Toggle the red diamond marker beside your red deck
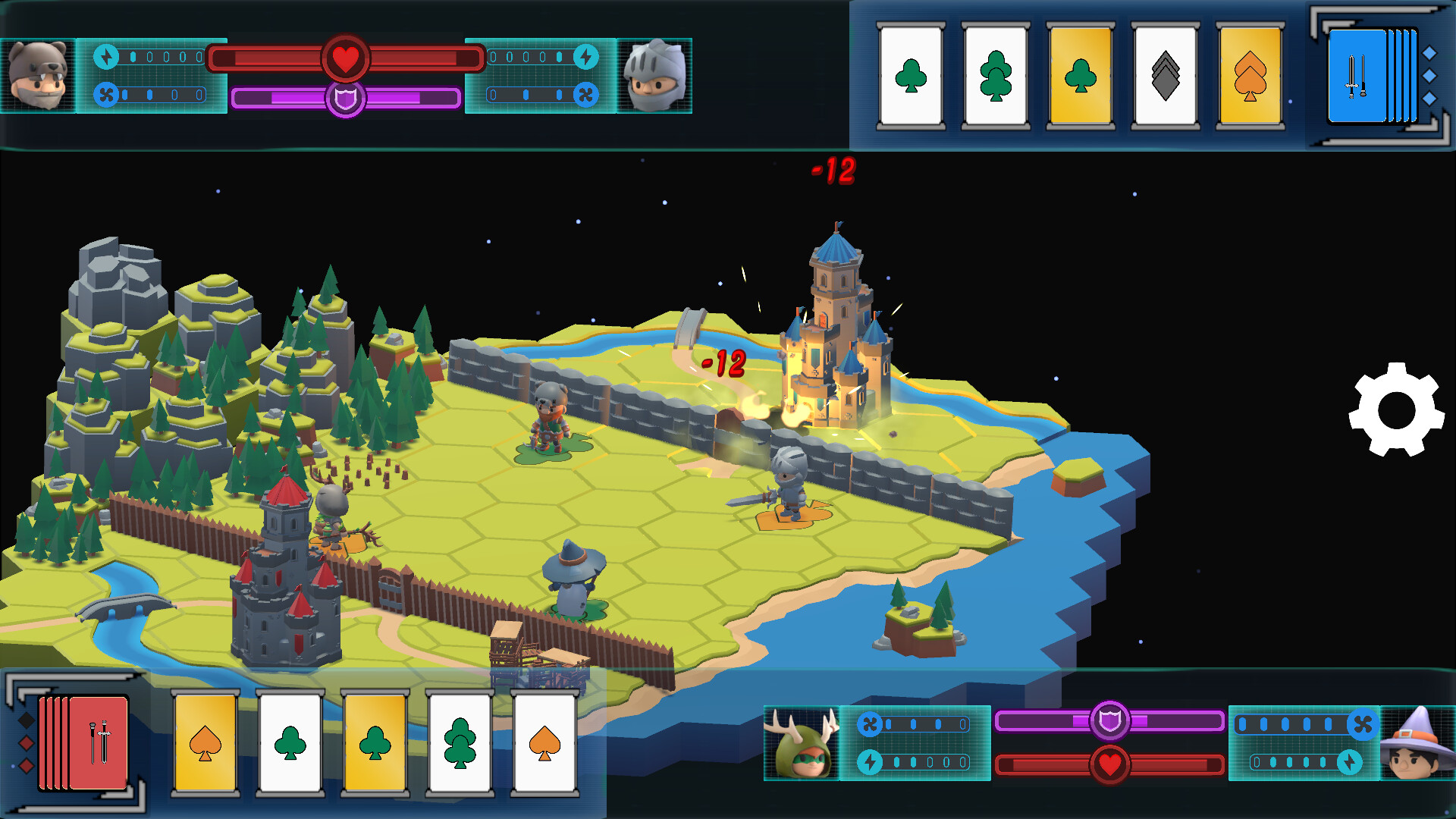The height and width of the screenshot is (819, 1456). (x=27, y=743)
